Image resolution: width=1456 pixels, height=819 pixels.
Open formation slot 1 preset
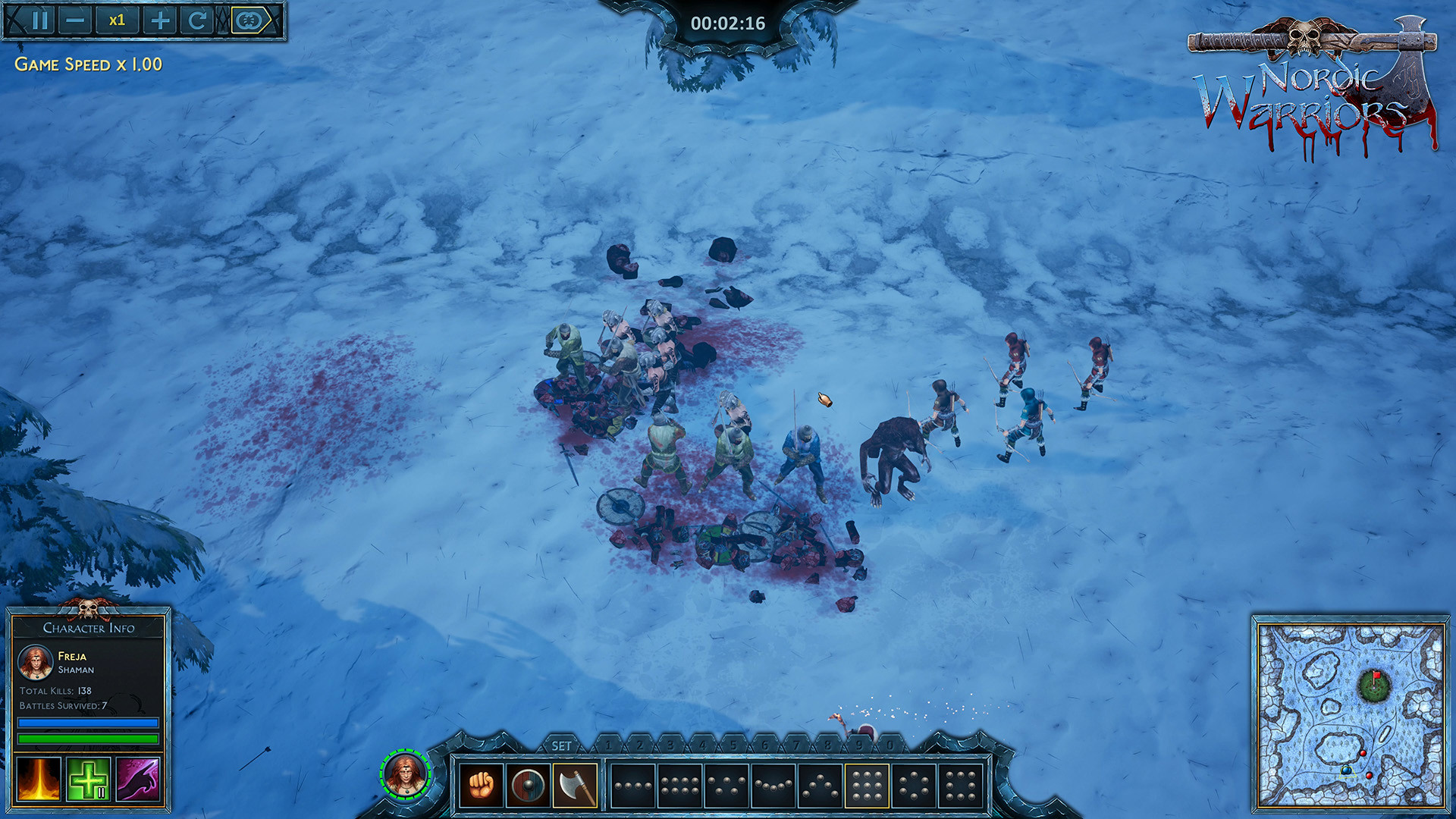(x=631, y=784)
